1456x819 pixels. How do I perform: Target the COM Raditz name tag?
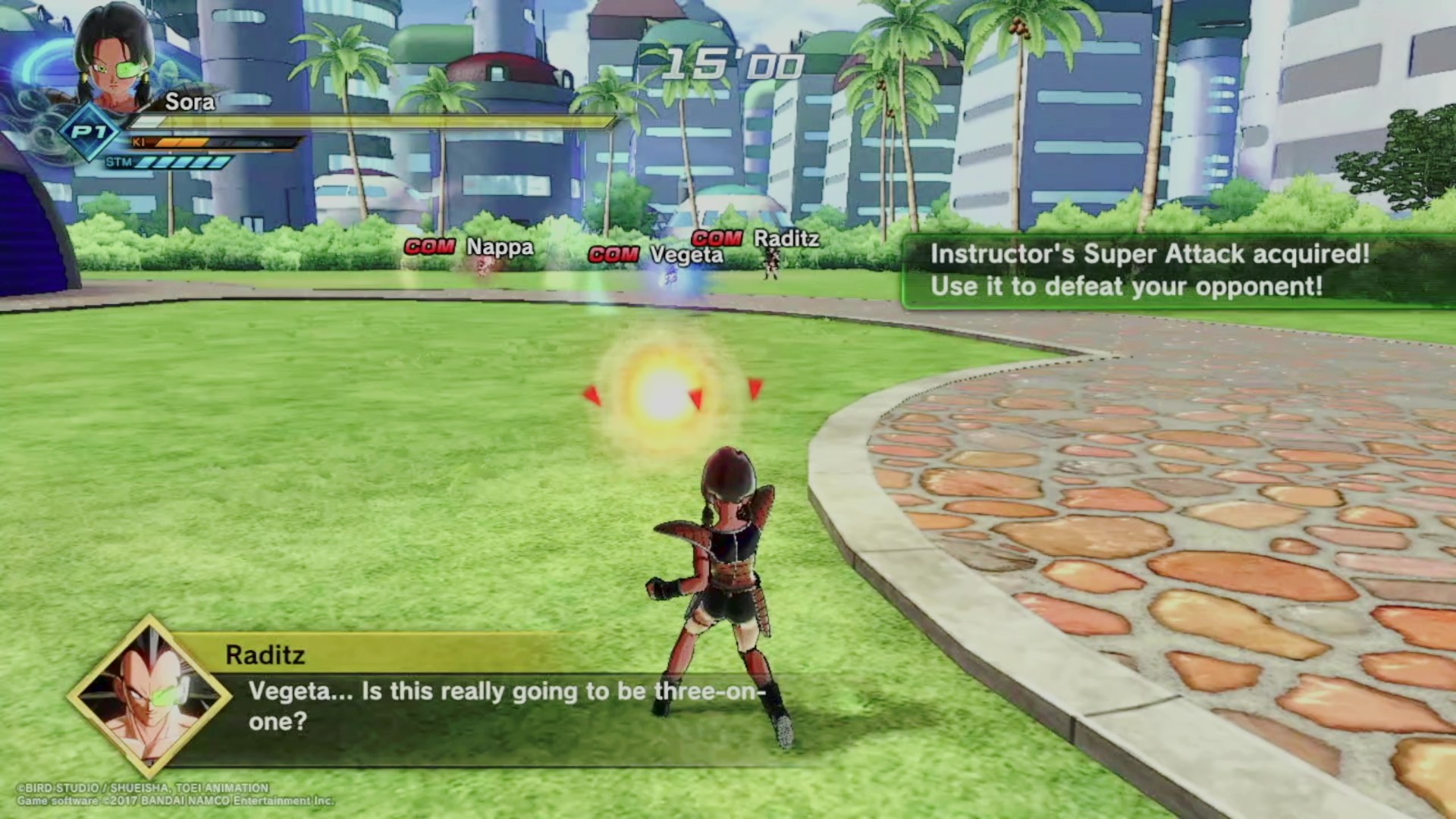click(755, 239)
